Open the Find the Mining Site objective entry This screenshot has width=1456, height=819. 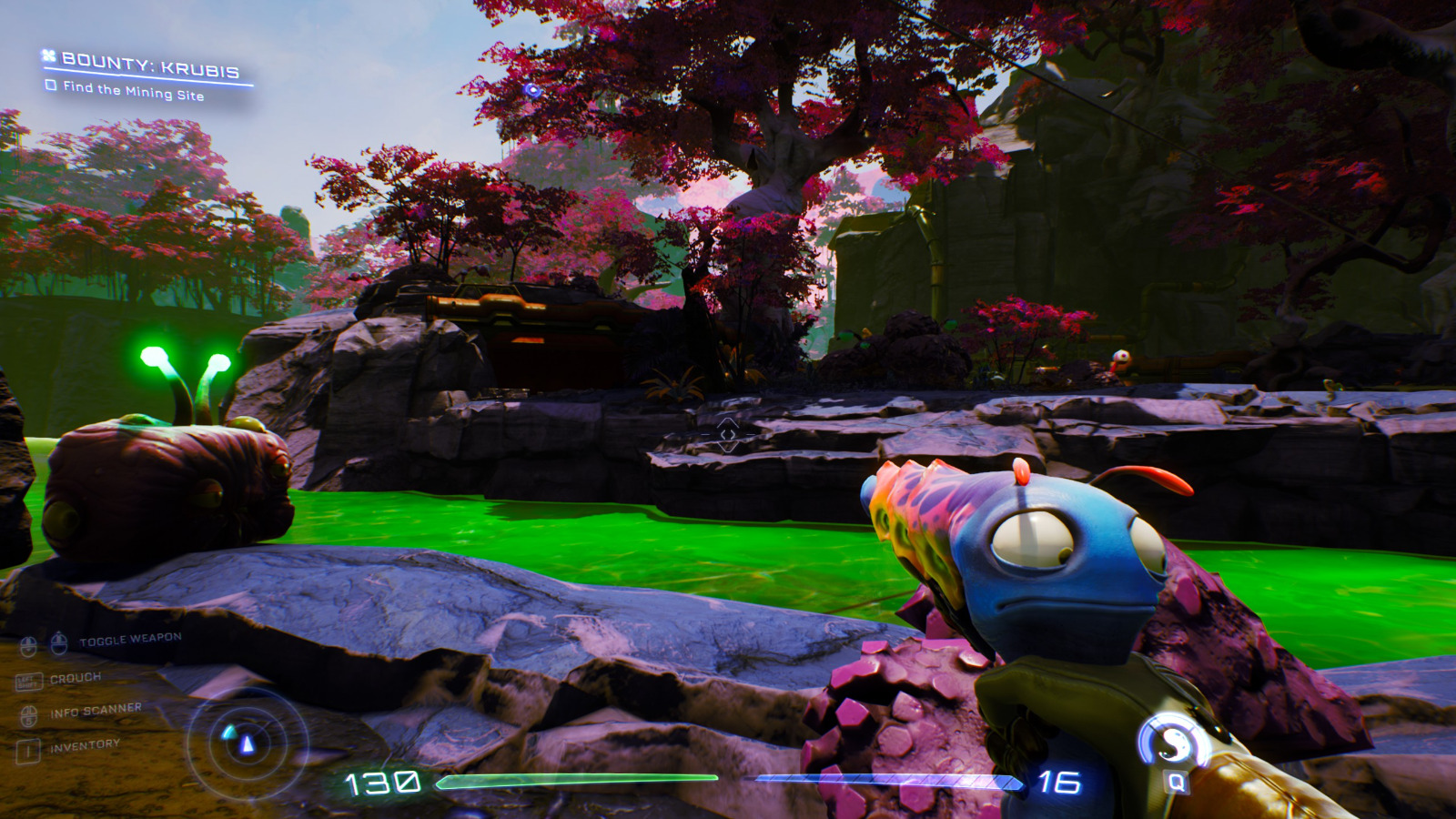click(x=135, y=91)
